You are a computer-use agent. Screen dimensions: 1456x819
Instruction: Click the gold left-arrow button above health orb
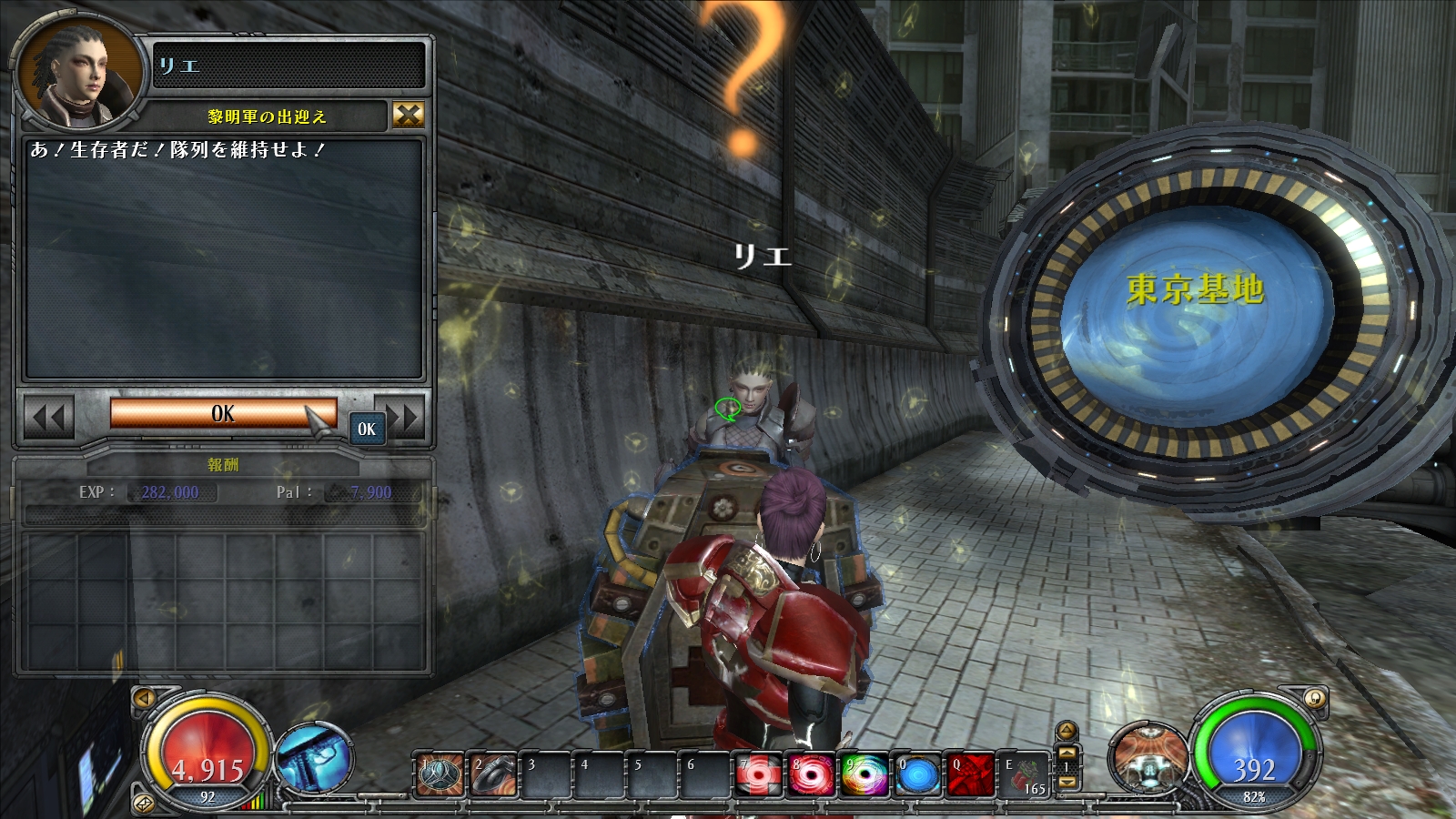pyautogui.click(x=144, y=698)
